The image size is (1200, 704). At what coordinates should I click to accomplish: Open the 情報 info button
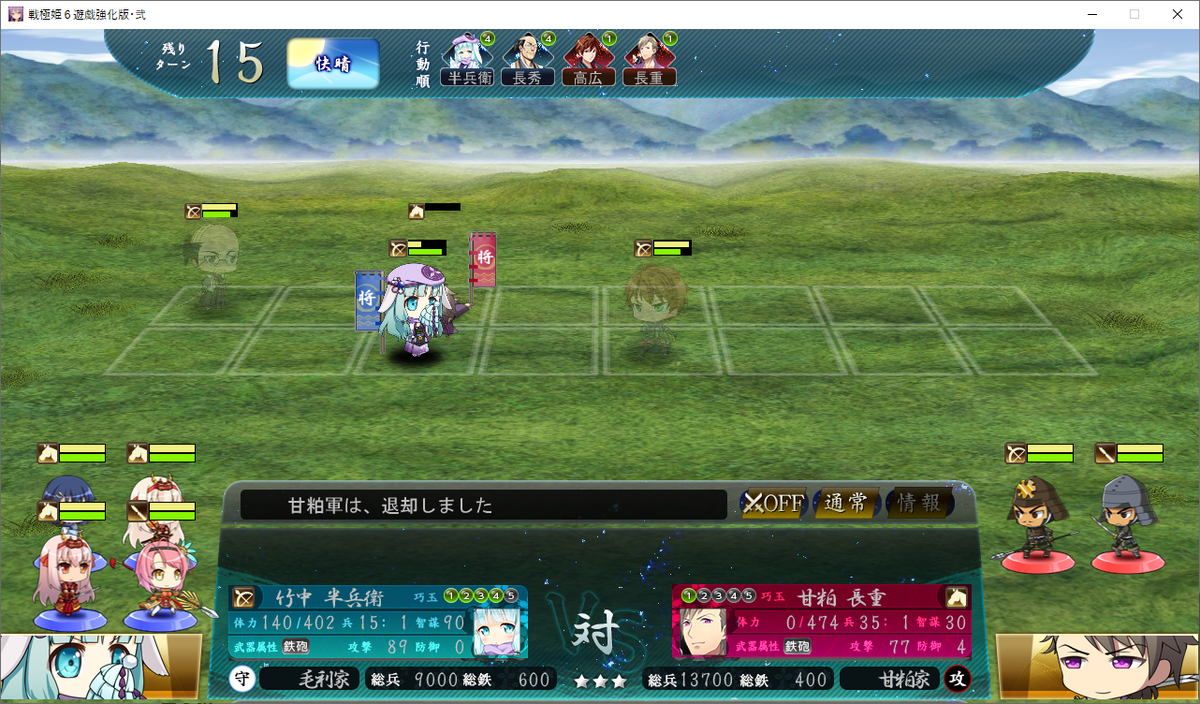pos(918,503)
